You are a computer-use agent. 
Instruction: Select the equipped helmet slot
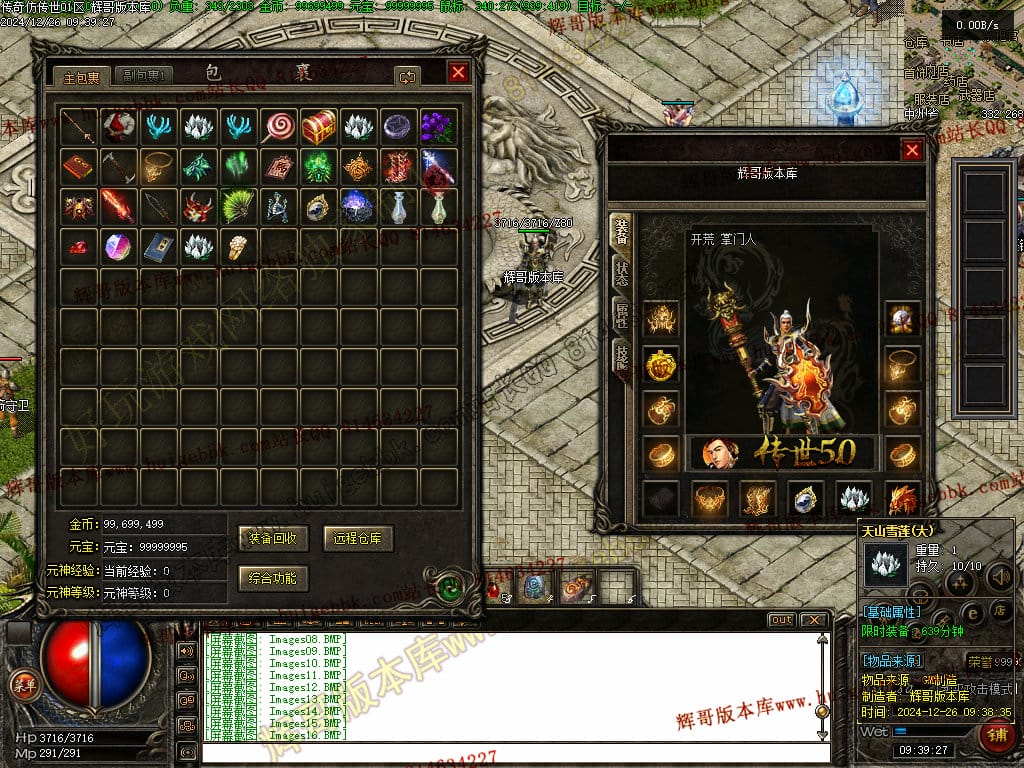(661, 319)
